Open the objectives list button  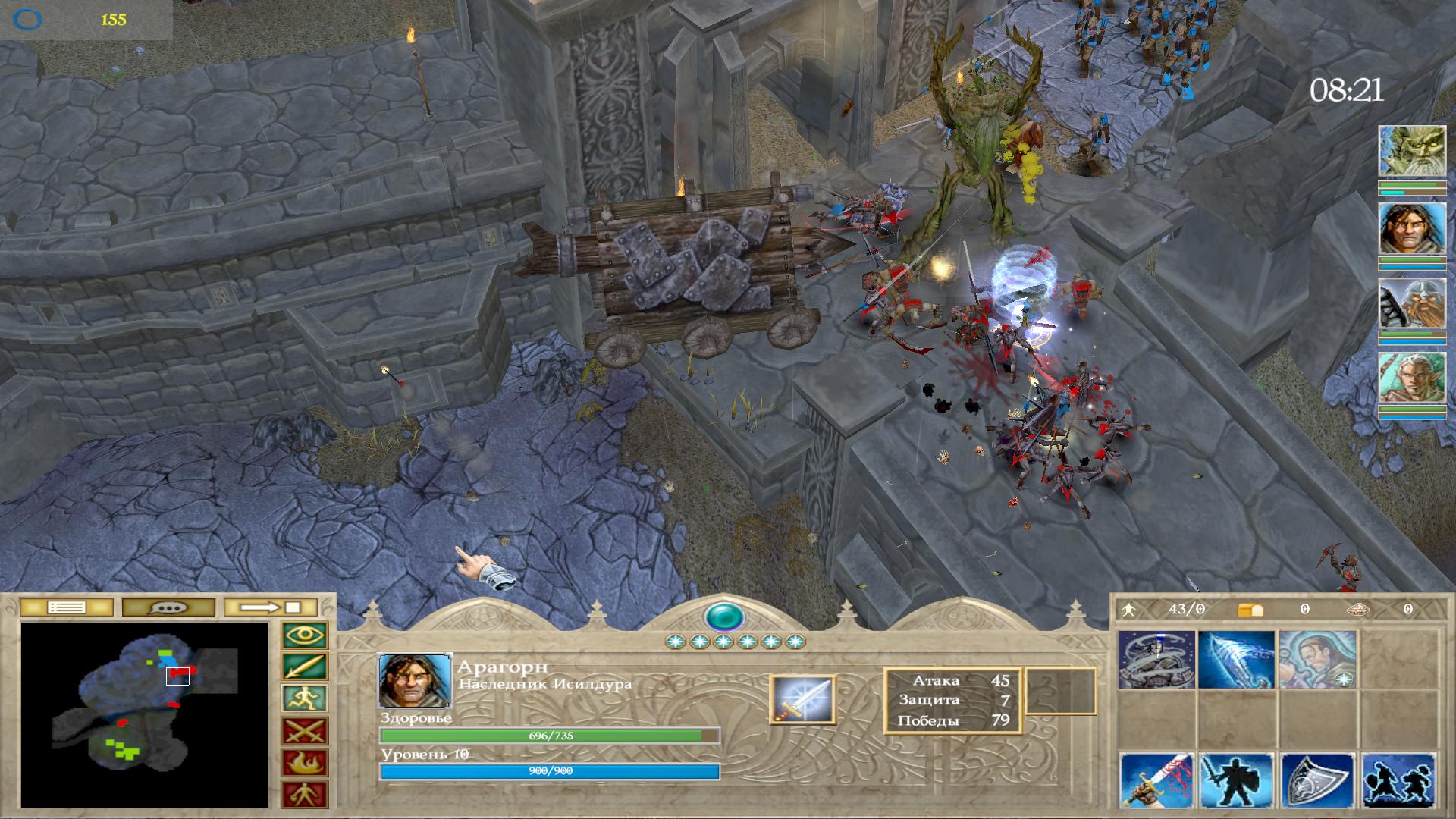(67, 607)
